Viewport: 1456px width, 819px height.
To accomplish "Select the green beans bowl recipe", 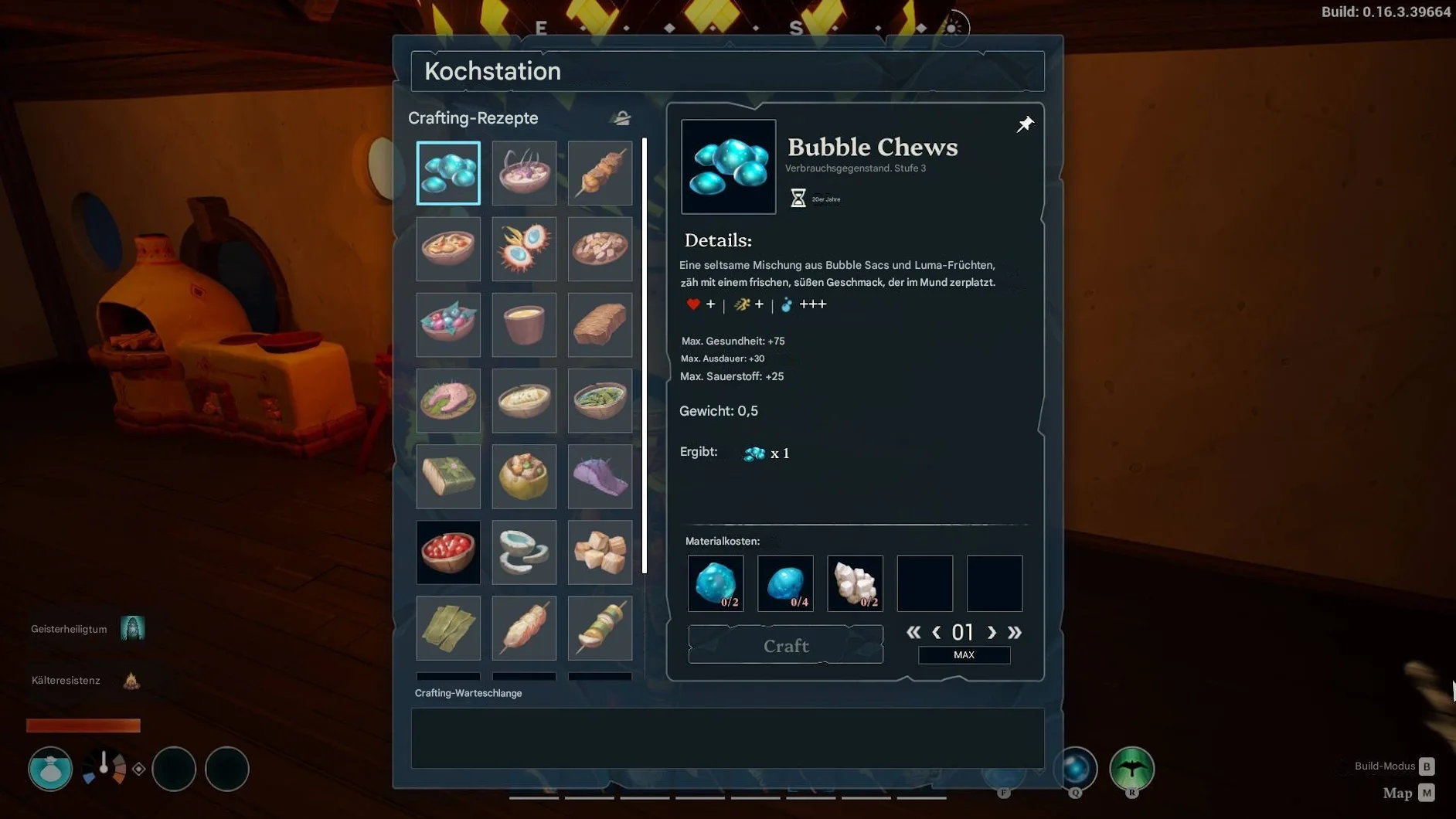I will click(600, 400).
